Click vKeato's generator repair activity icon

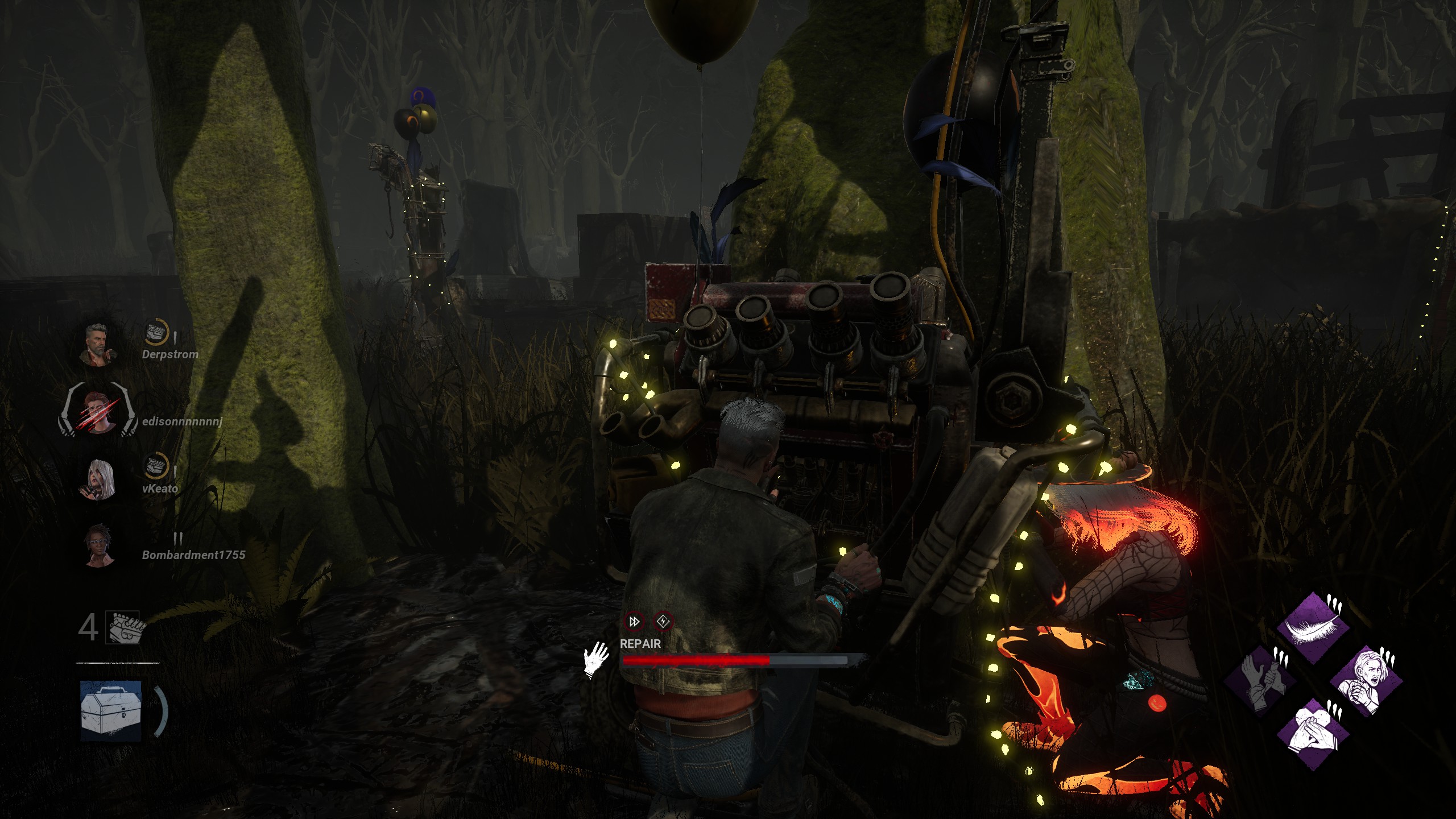click(155, 466)
